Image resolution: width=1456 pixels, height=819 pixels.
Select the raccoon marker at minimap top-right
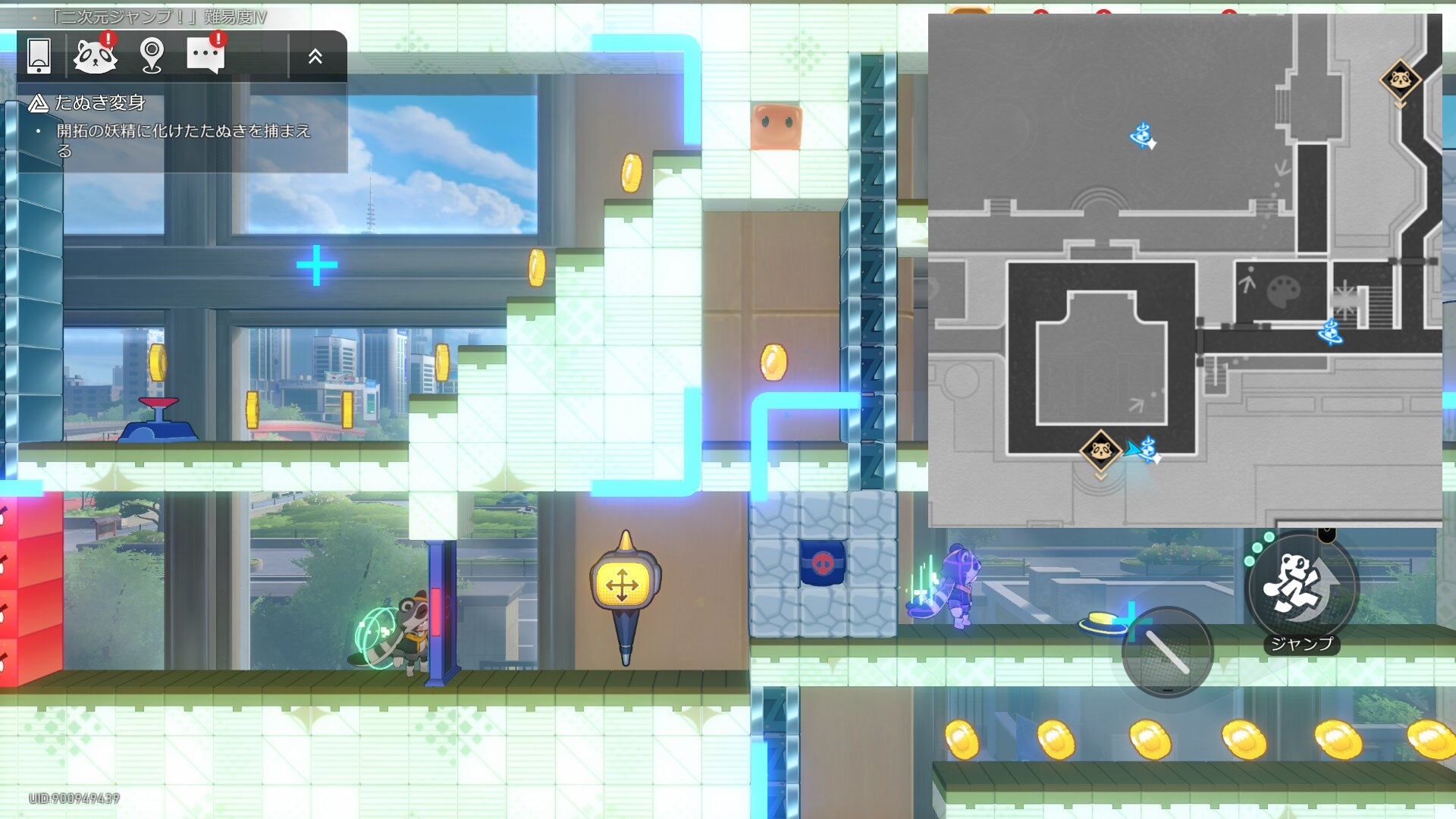pyautogui.click(x=1400, y=80)
